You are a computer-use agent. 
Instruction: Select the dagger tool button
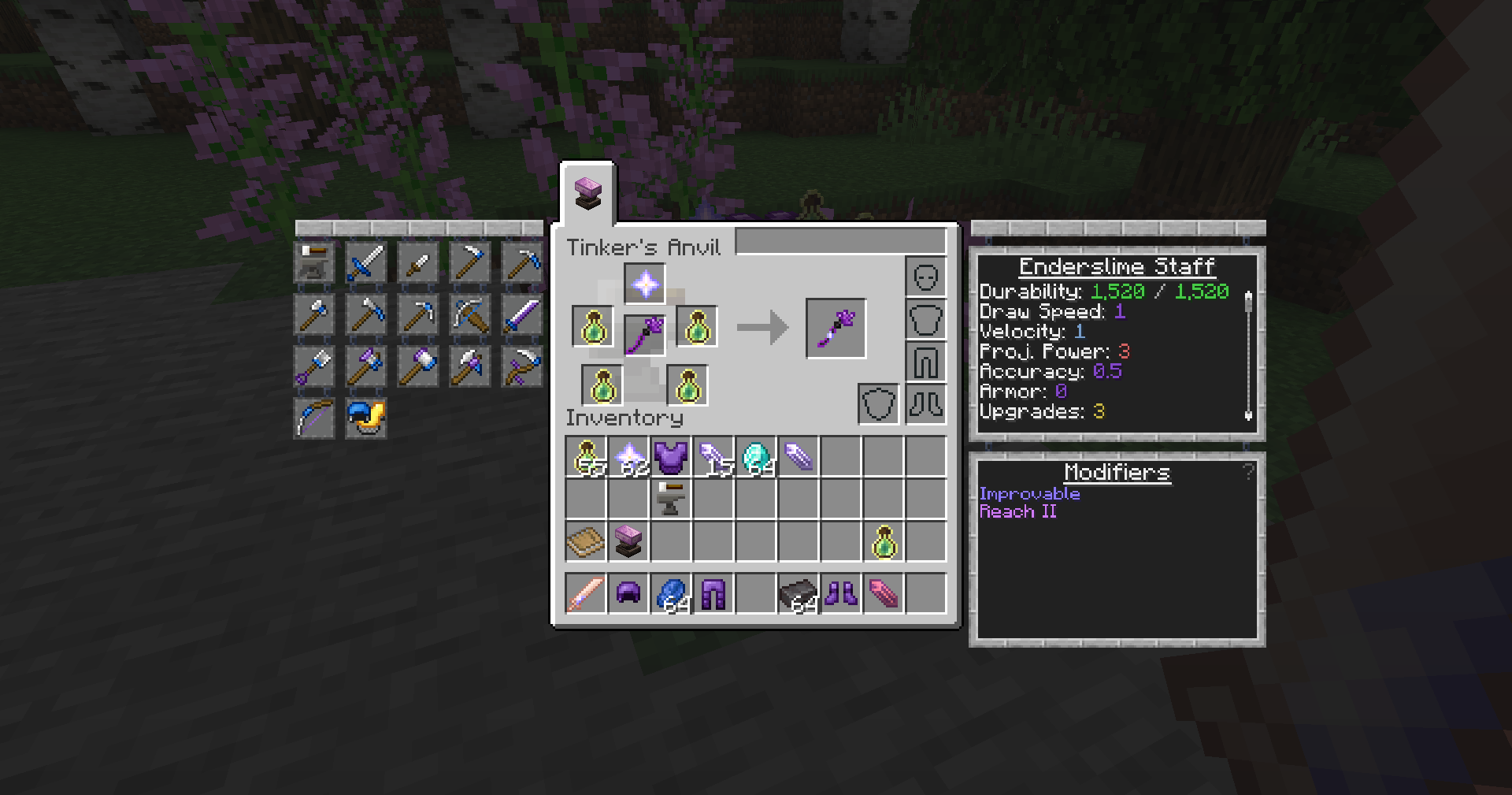coord(417,262)
